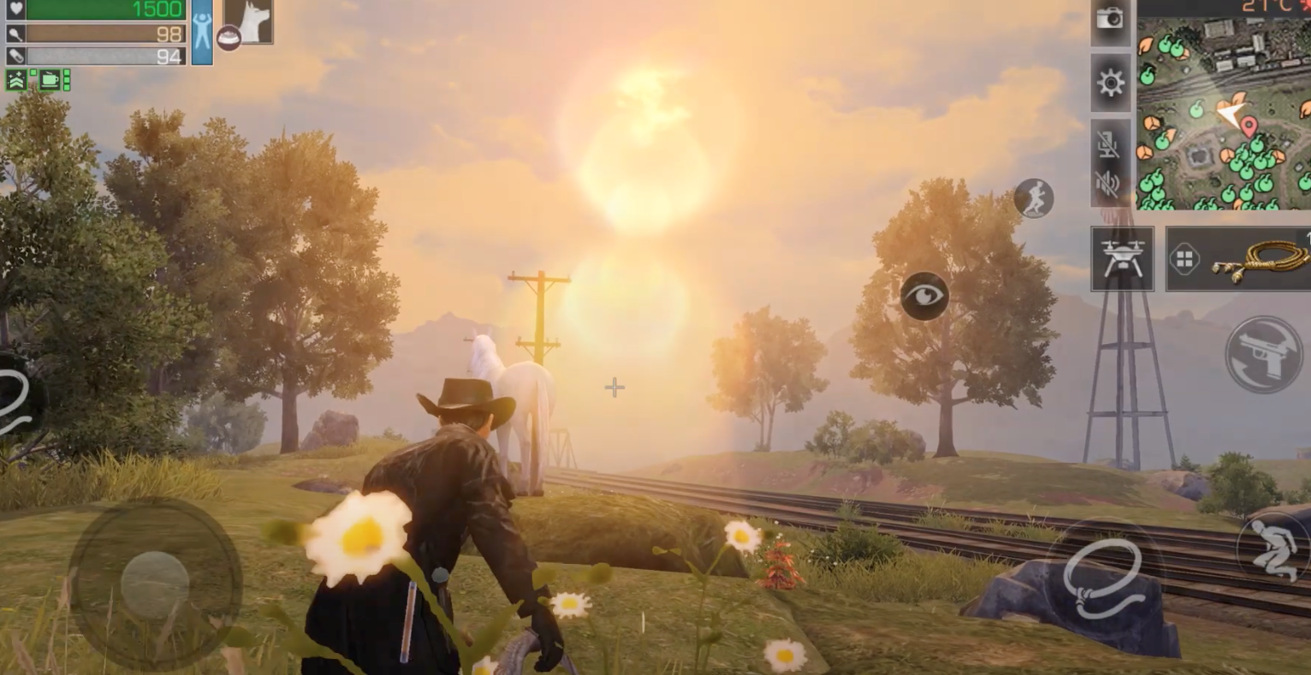
Task: Throw the lasso with the right action button
Action: 1102,580
